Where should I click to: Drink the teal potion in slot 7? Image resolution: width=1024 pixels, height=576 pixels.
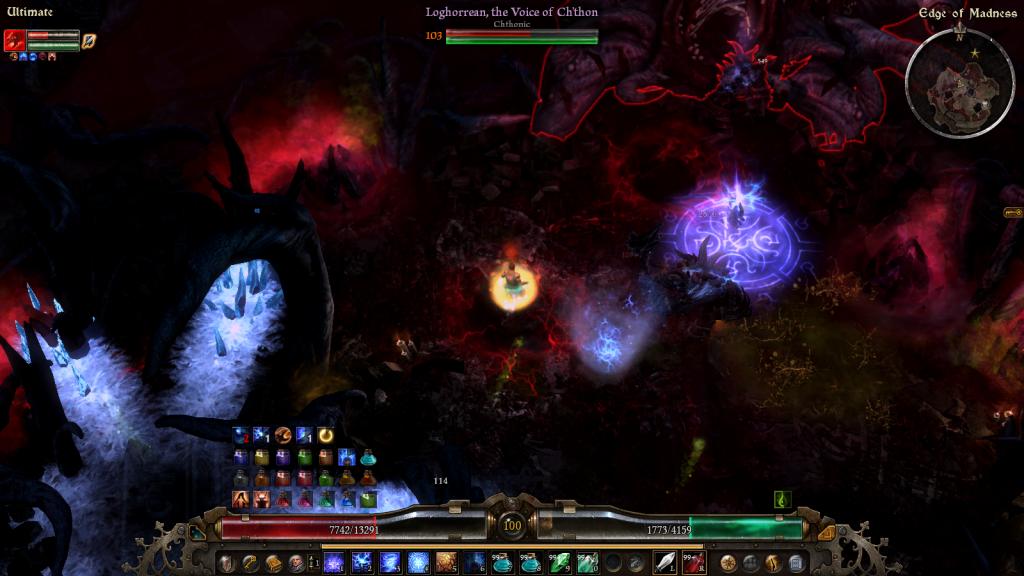[502, 562]
